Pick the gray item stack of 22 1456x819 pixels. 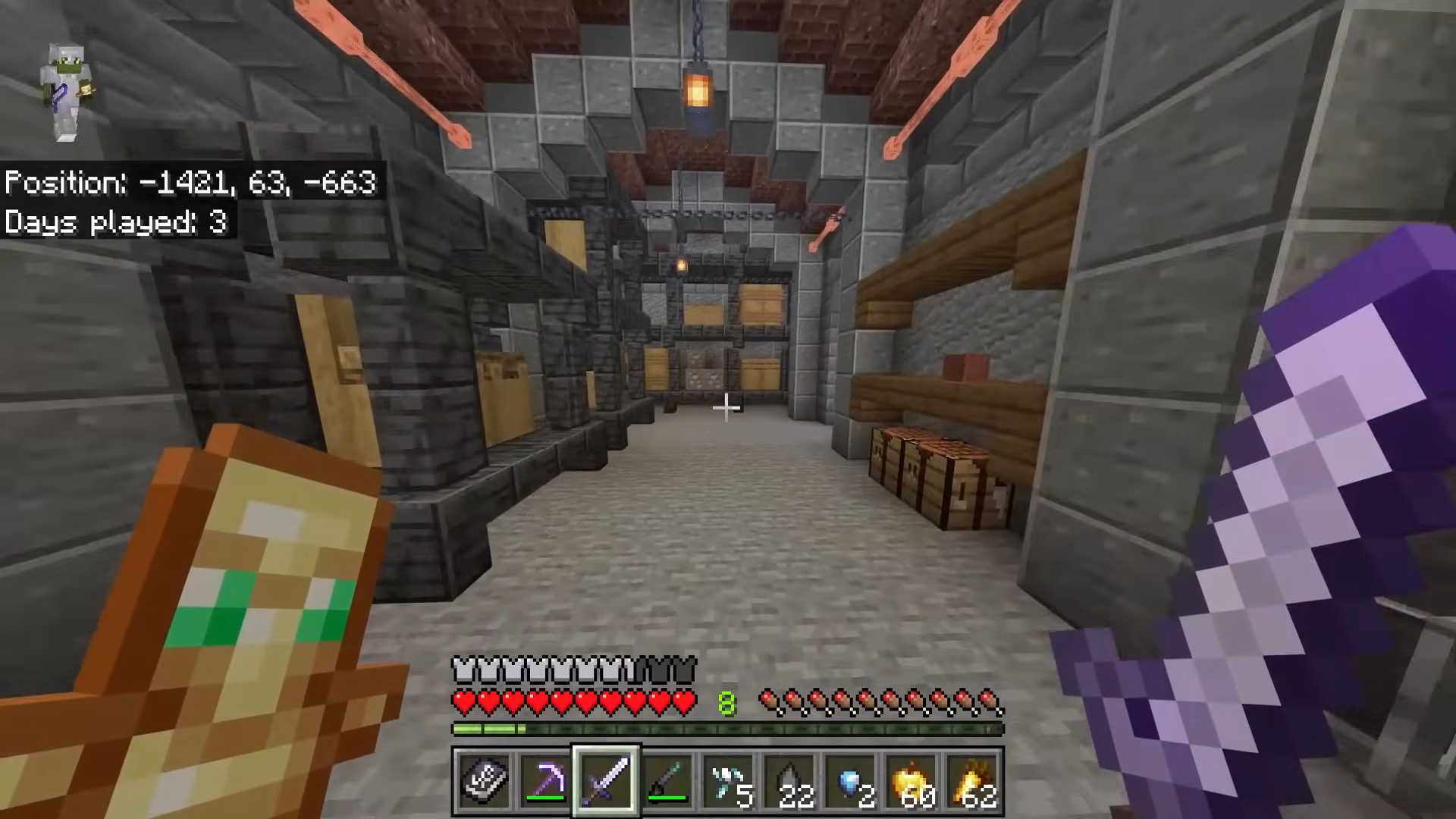789,780
